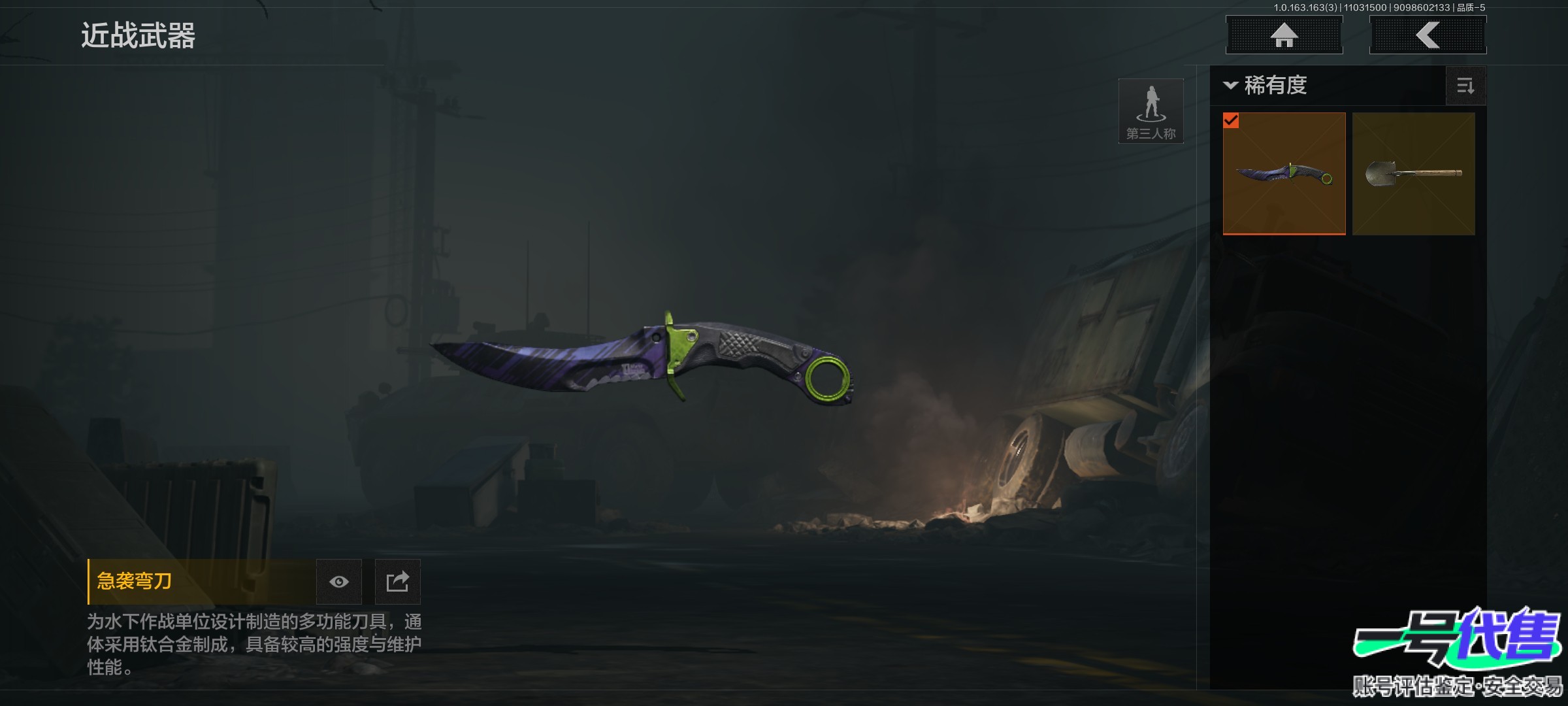The width and height of the screenshot is (1568, 706).
Task: Share the 急袭弯刀 weapon
Action: [397, 582]
